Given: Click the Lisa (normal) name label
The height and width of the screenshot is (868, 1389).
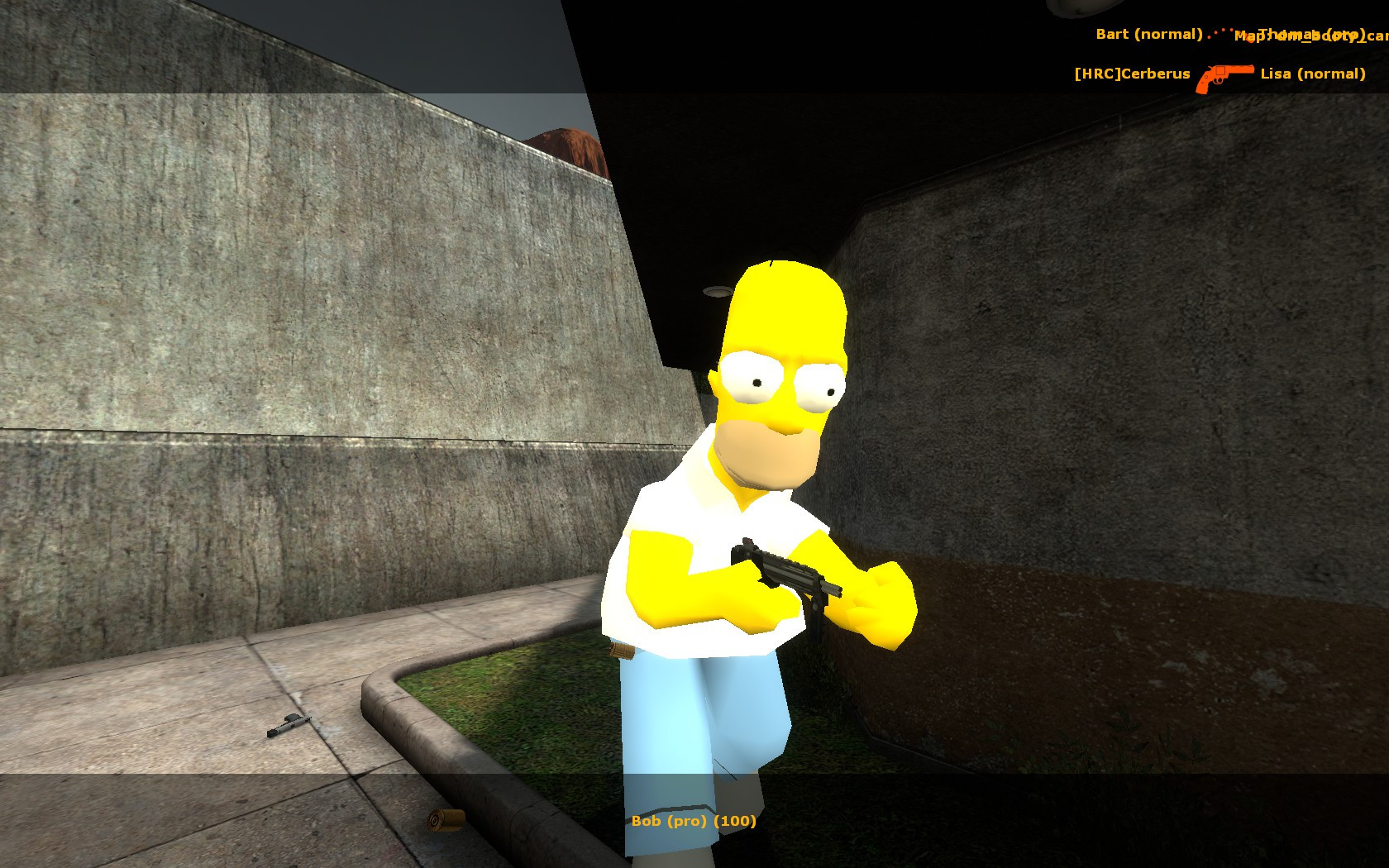Looking at the screenshot, I should 1313,74.
